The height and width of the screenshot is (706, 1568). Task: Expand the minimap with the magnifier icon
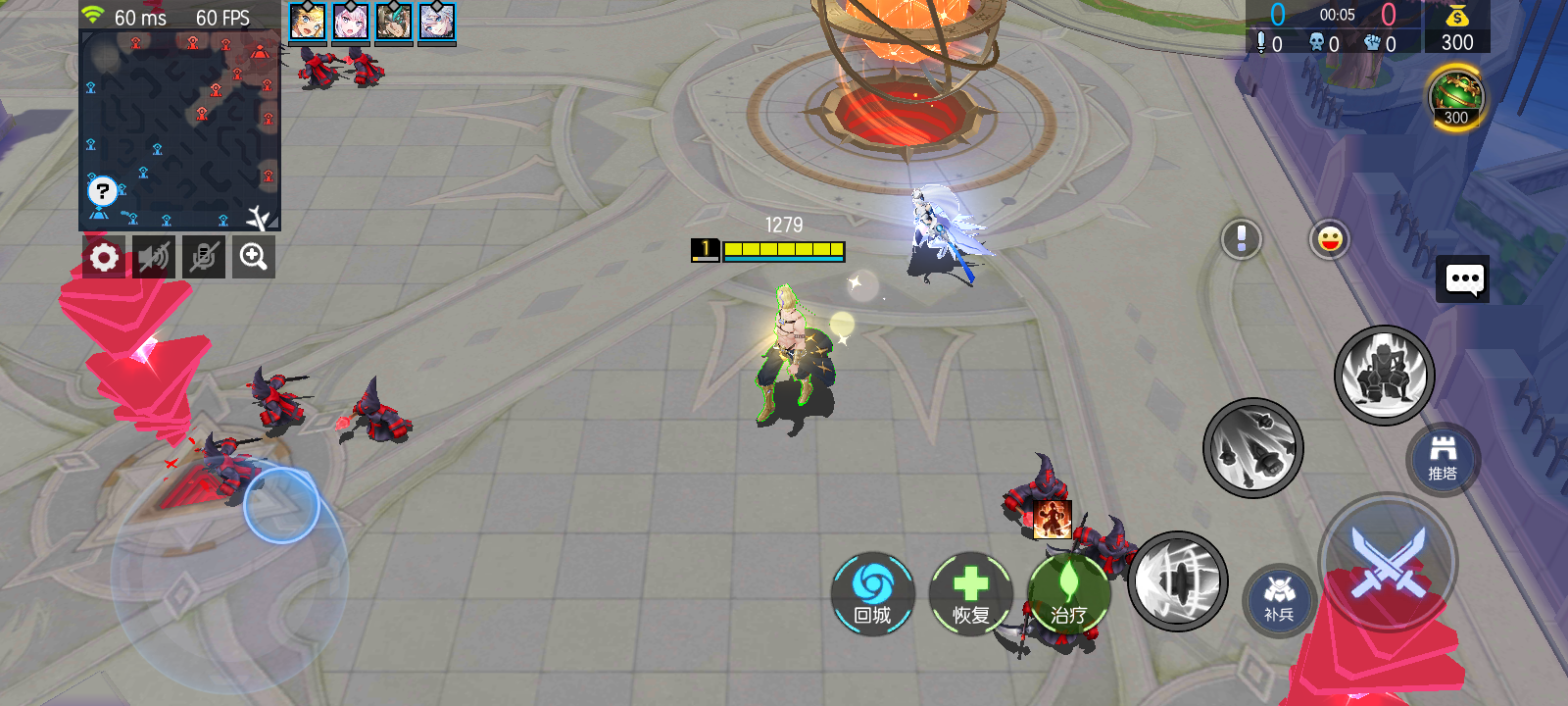point(252,256)
